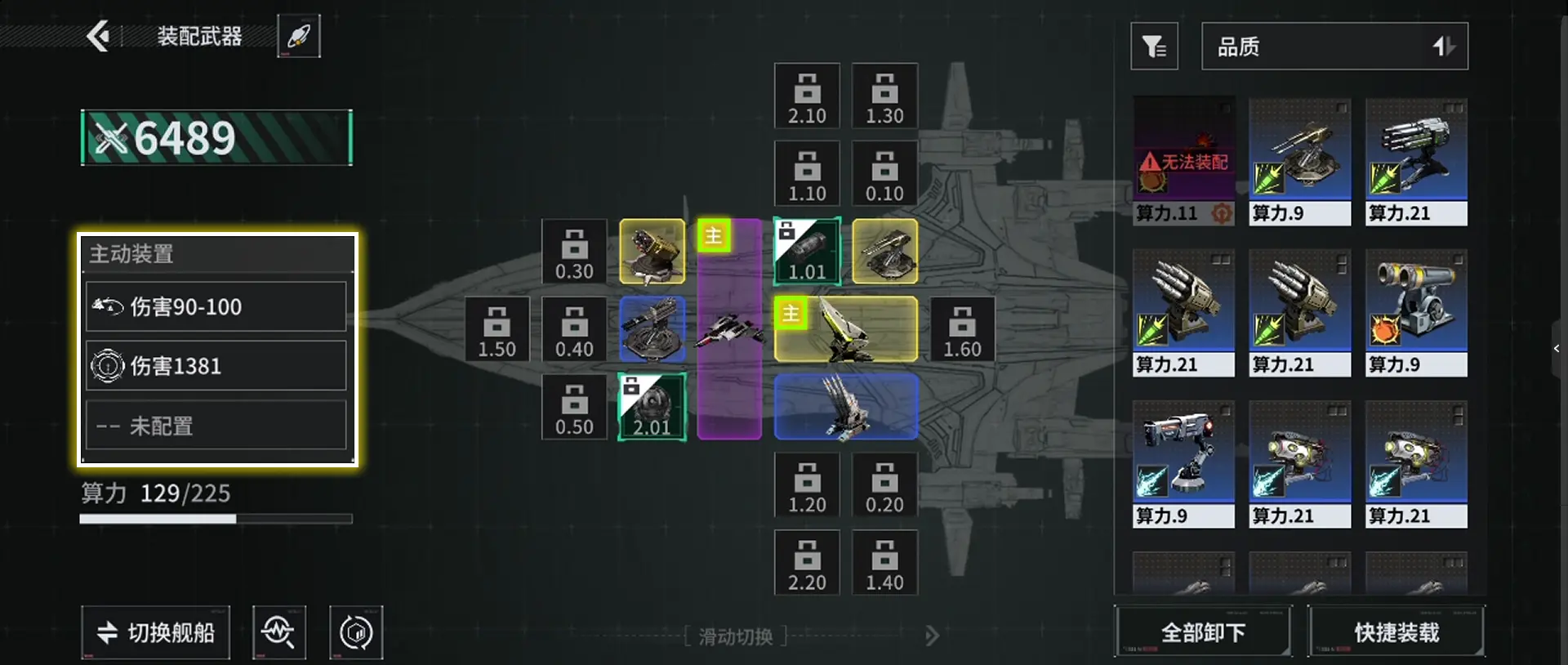Image resolution: width=1568 pixels, height=665 pixels.
Task: Select the locked grid slot labeled 2.10
Action: point(807,96)
